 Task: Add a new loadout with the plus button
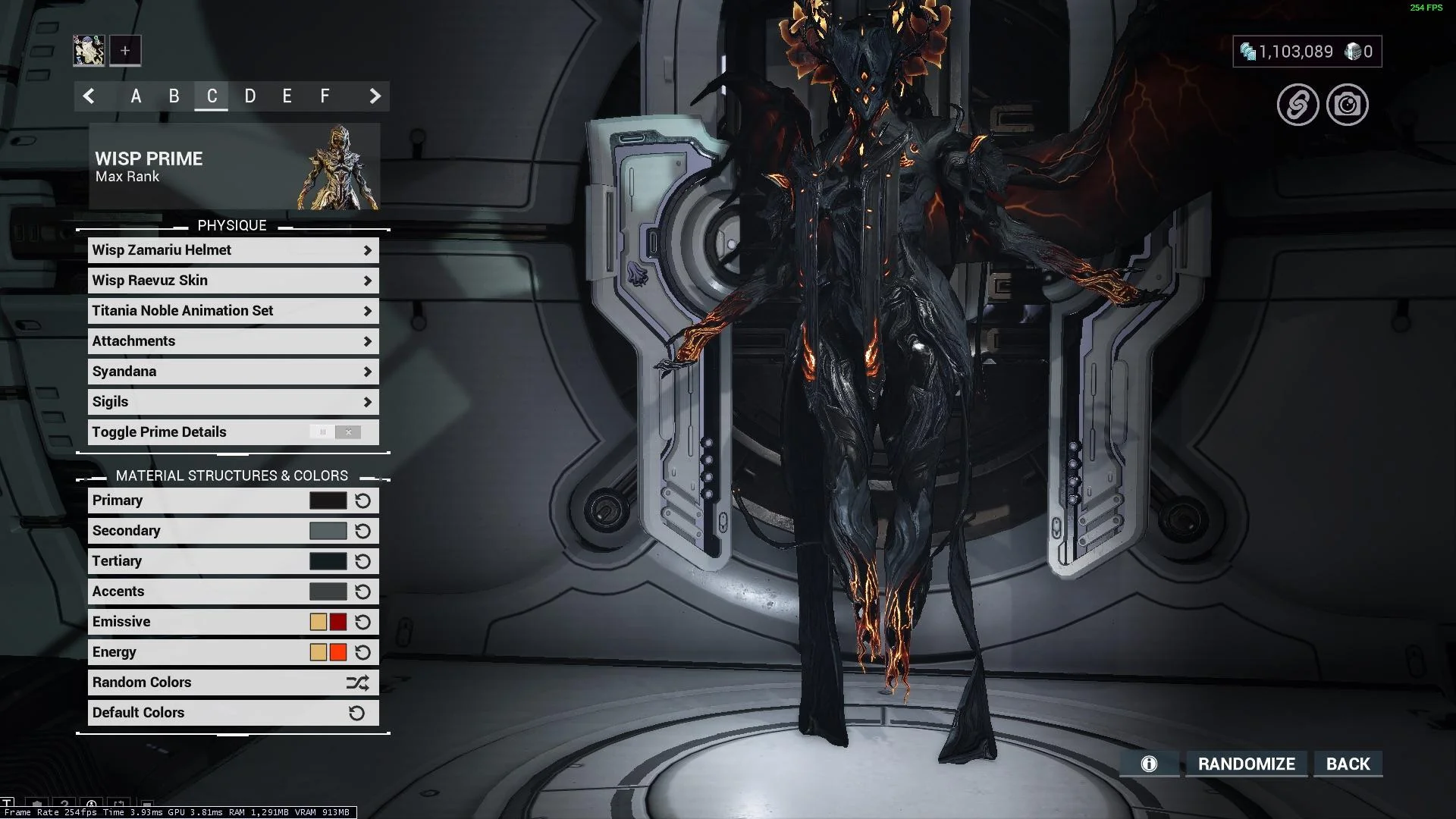[125, 51]
